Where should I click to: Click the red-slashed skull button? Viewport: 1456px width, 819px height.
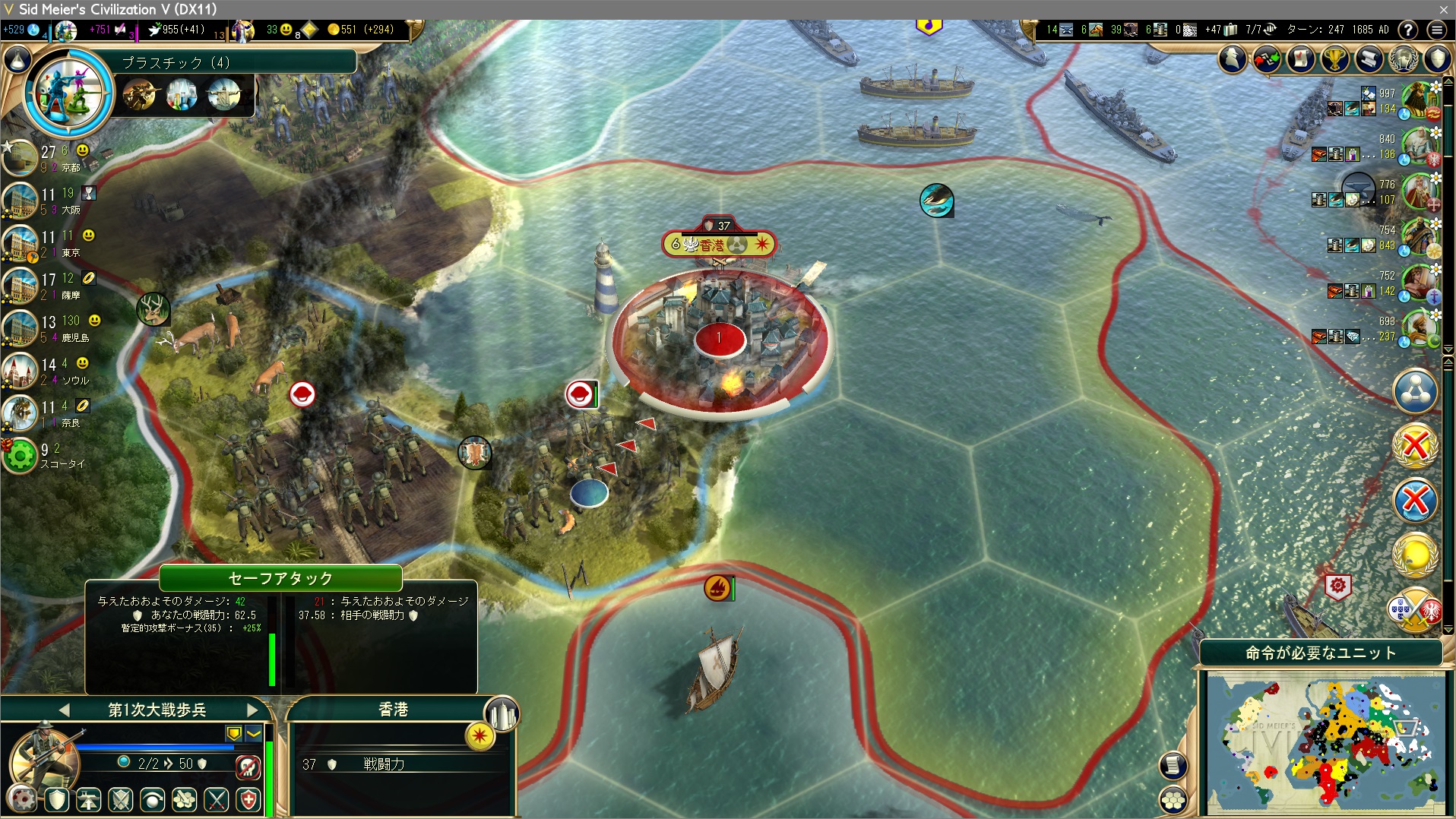click(x=248, y=767)
